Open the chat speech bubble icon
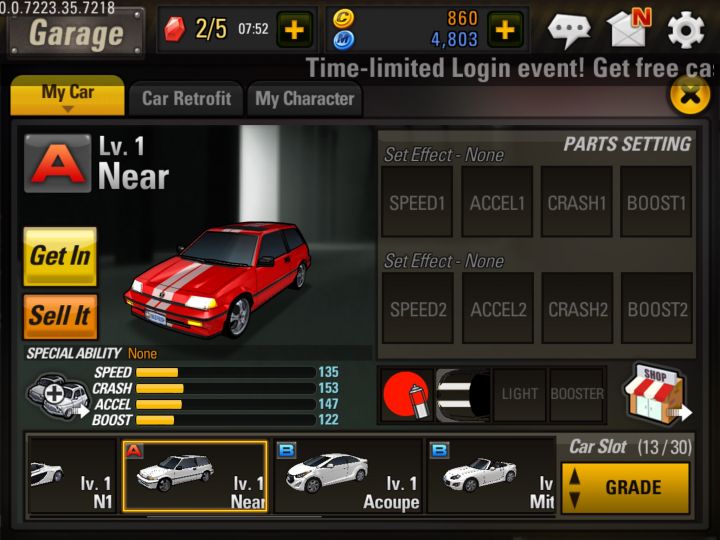This screenshot has height=540, width=720. [569, 30]
